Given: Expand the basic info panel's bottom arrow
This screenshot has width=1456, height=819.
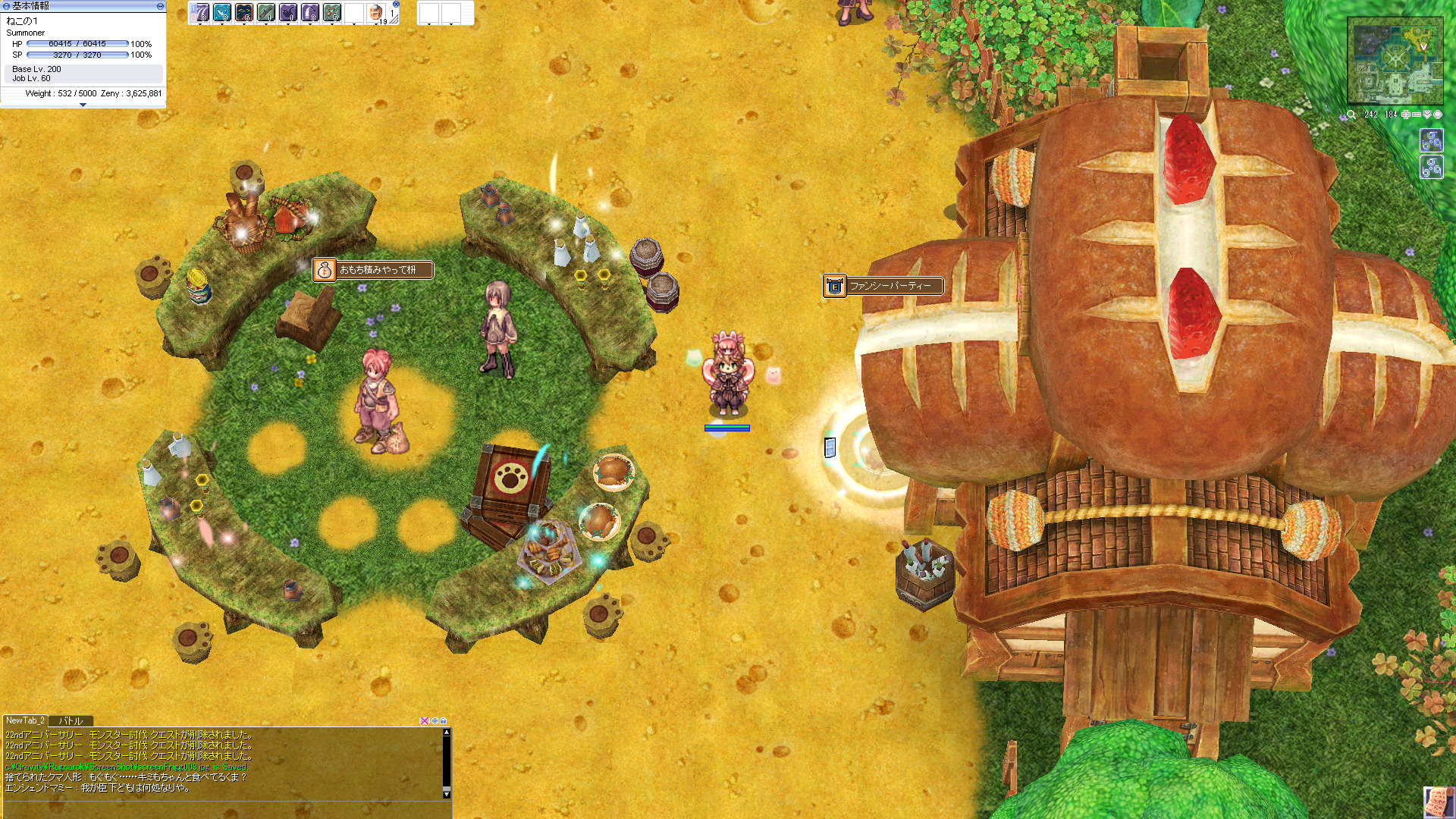Looking at the screenshot, I should click(x=83, y=105).
